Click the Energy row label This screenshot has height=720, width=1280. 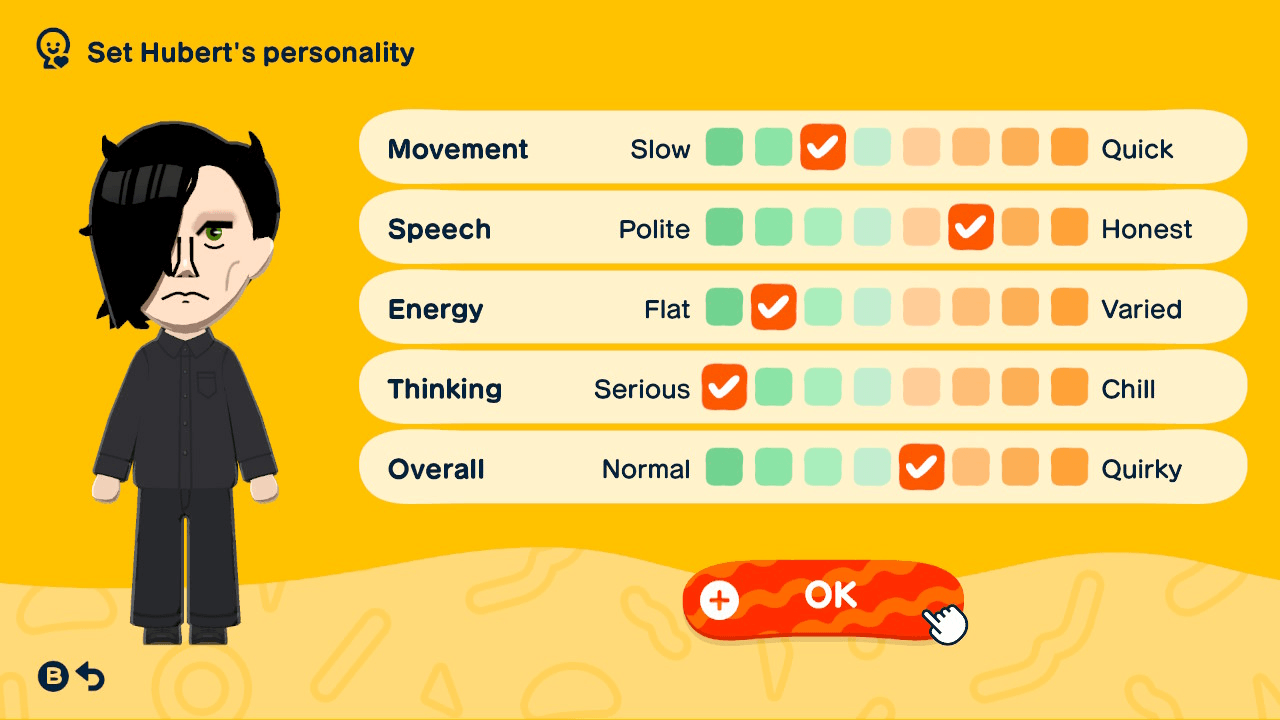(x=435, y=308)
